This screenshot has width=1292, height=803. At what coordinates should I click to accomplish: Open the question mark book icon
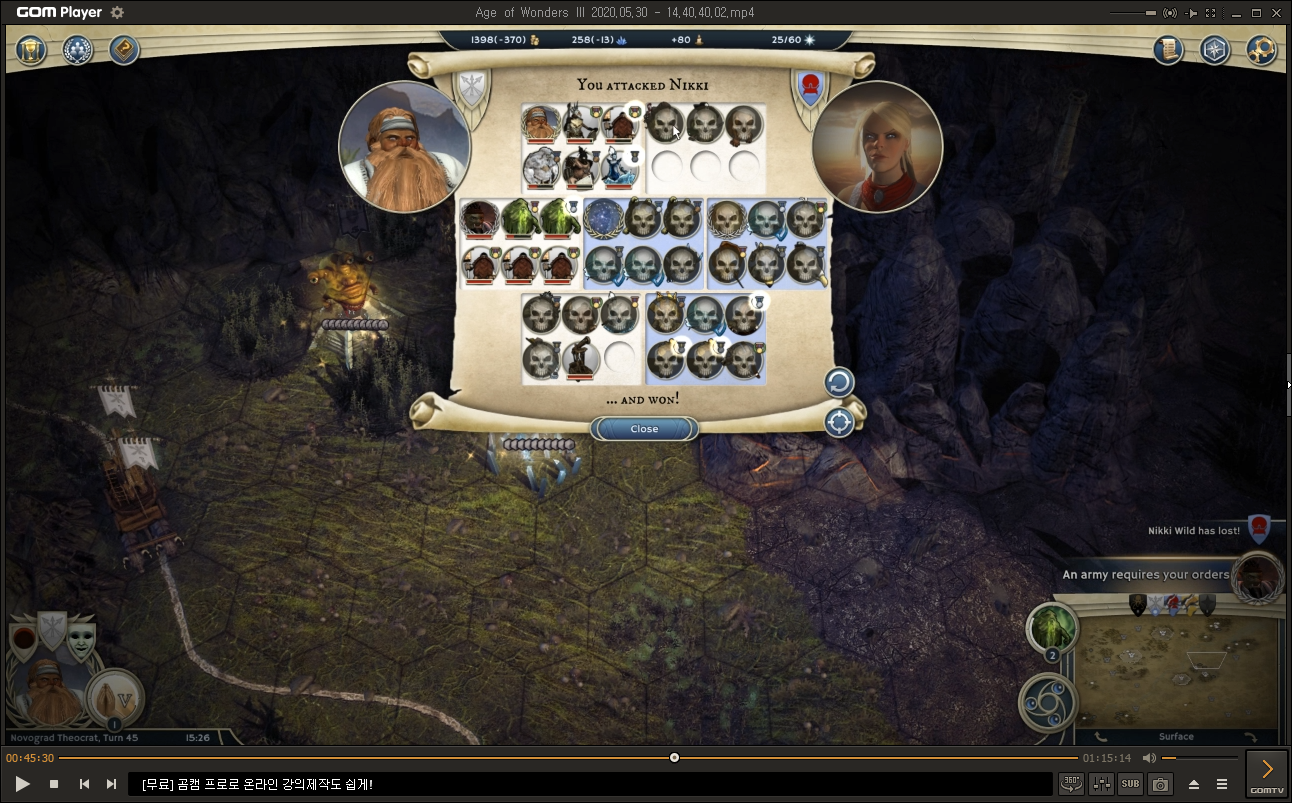[x=124, y=50]
